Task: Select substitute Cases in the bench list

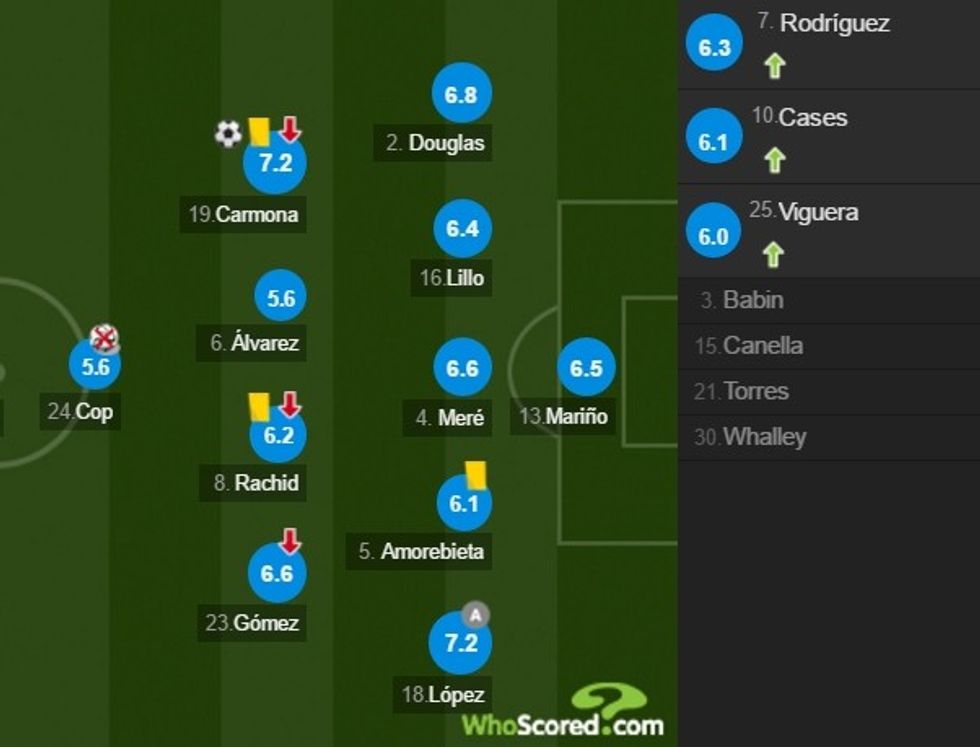Action: (828, 138)
